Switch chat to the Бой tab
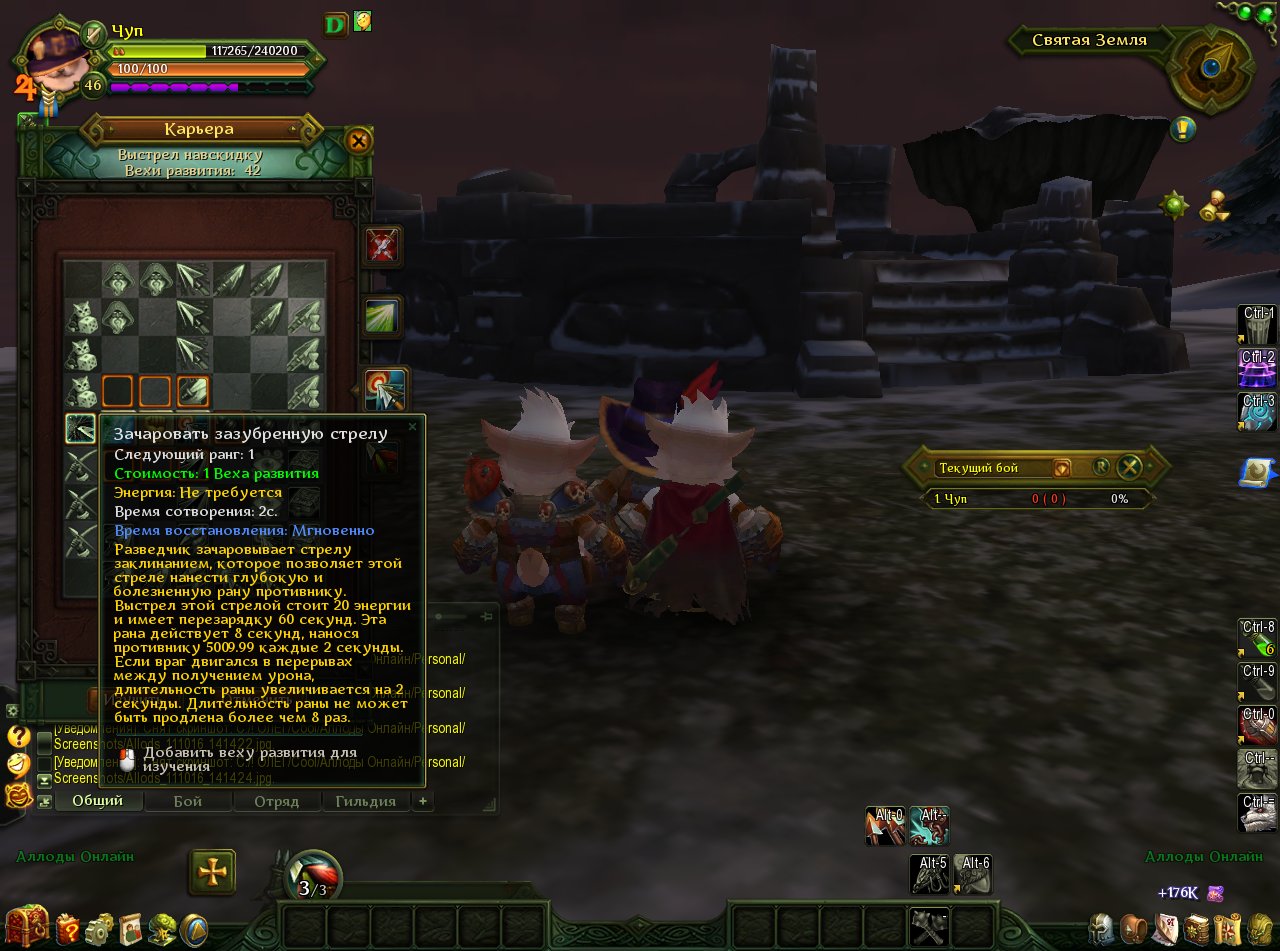The width and height of the screenshot is (1280, 951). (187, 801)
